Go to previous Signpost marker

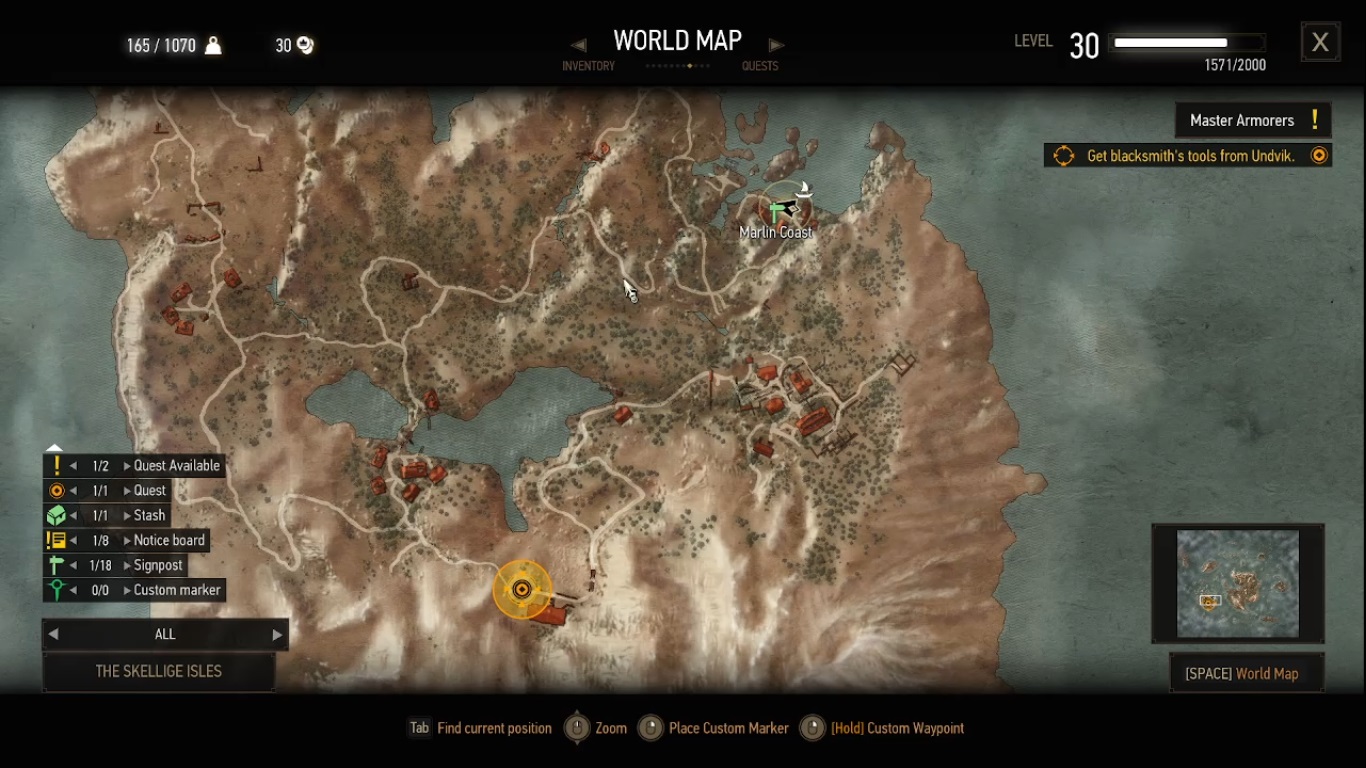click(x=73, y=566)
